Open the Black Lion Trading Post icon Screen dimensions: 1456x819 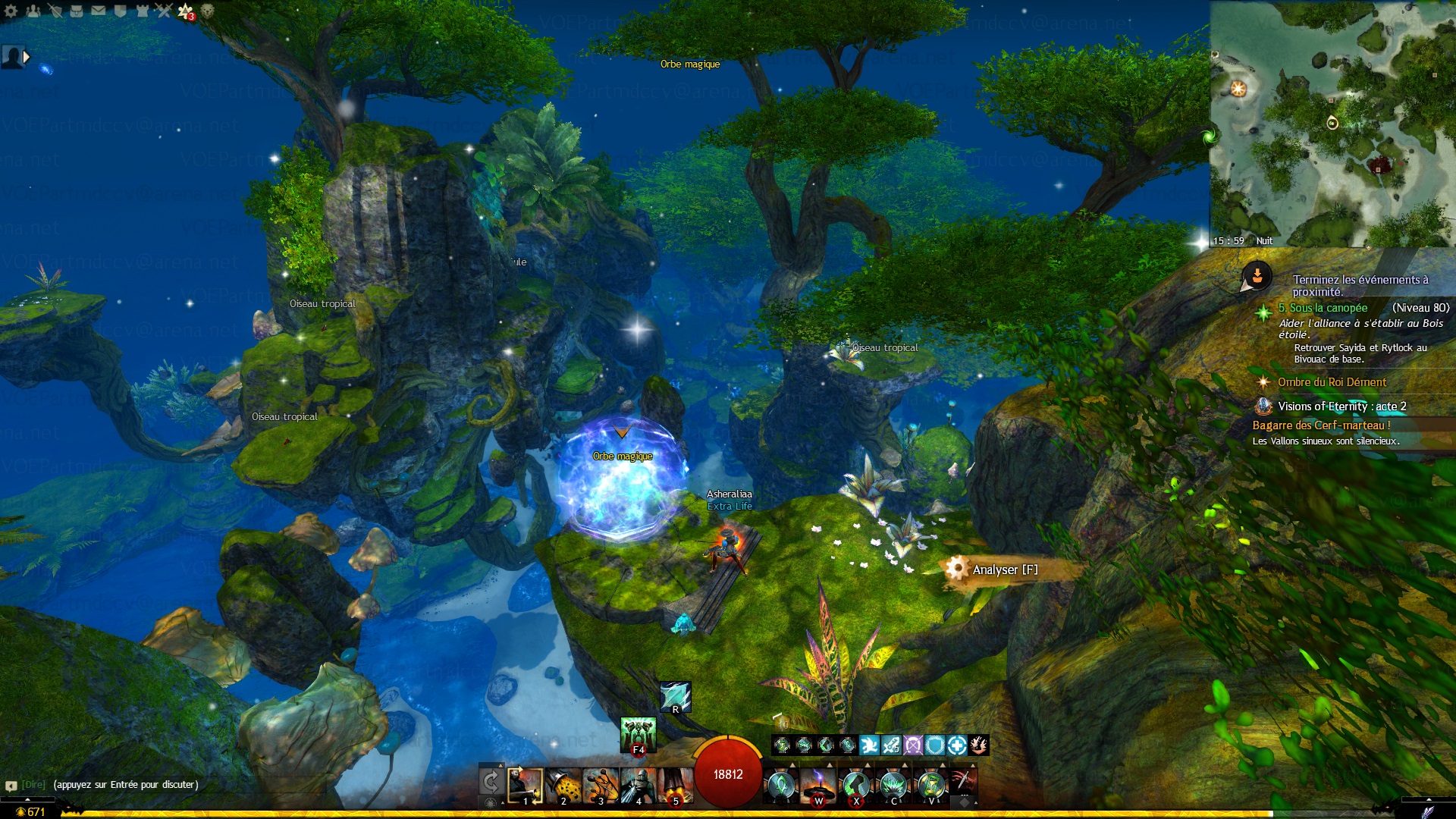pyautogui.click(x=207, y=11)
